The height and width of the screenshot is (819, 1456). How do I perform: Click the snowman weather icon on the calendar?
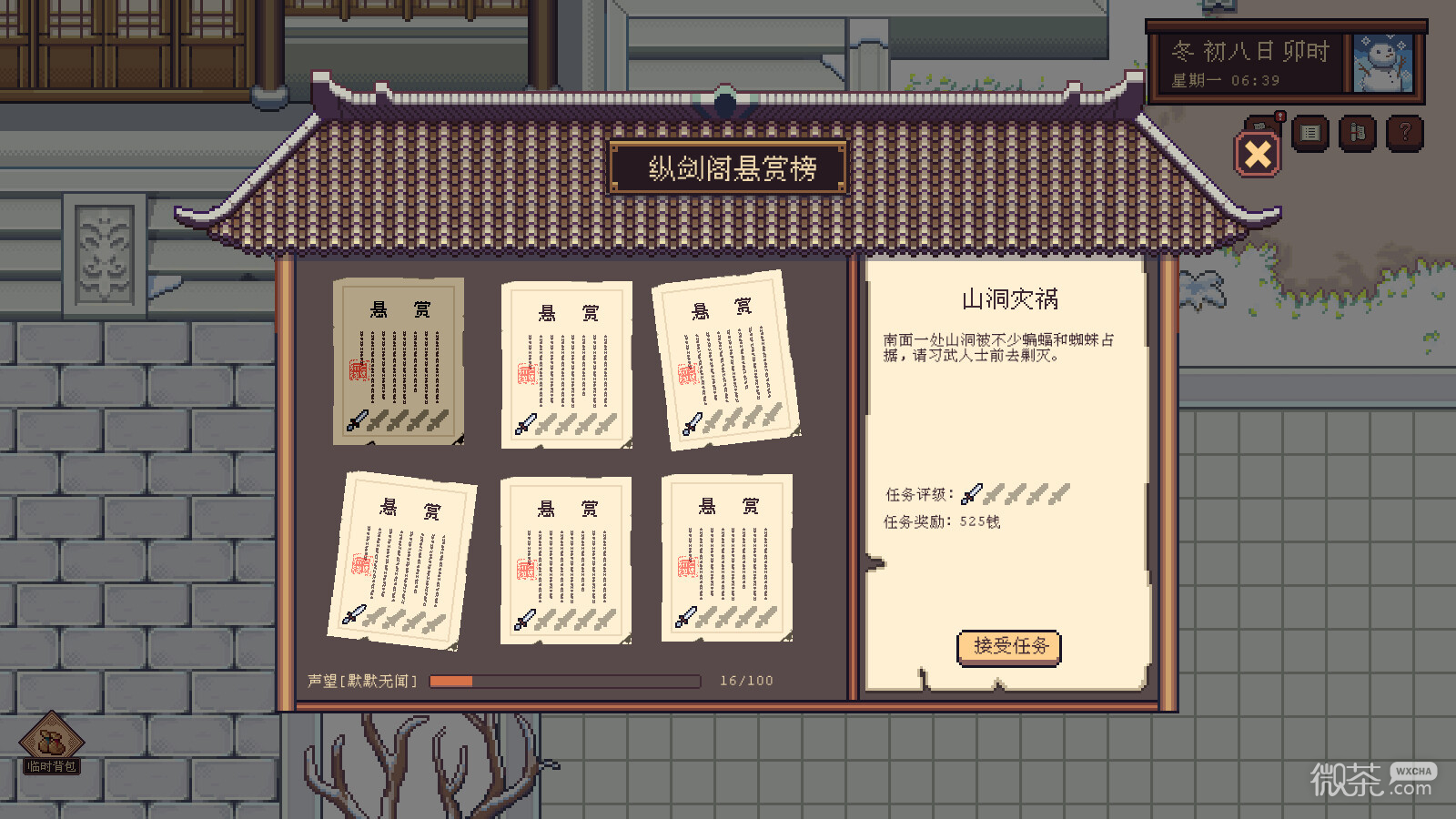tap(1383, 62)
